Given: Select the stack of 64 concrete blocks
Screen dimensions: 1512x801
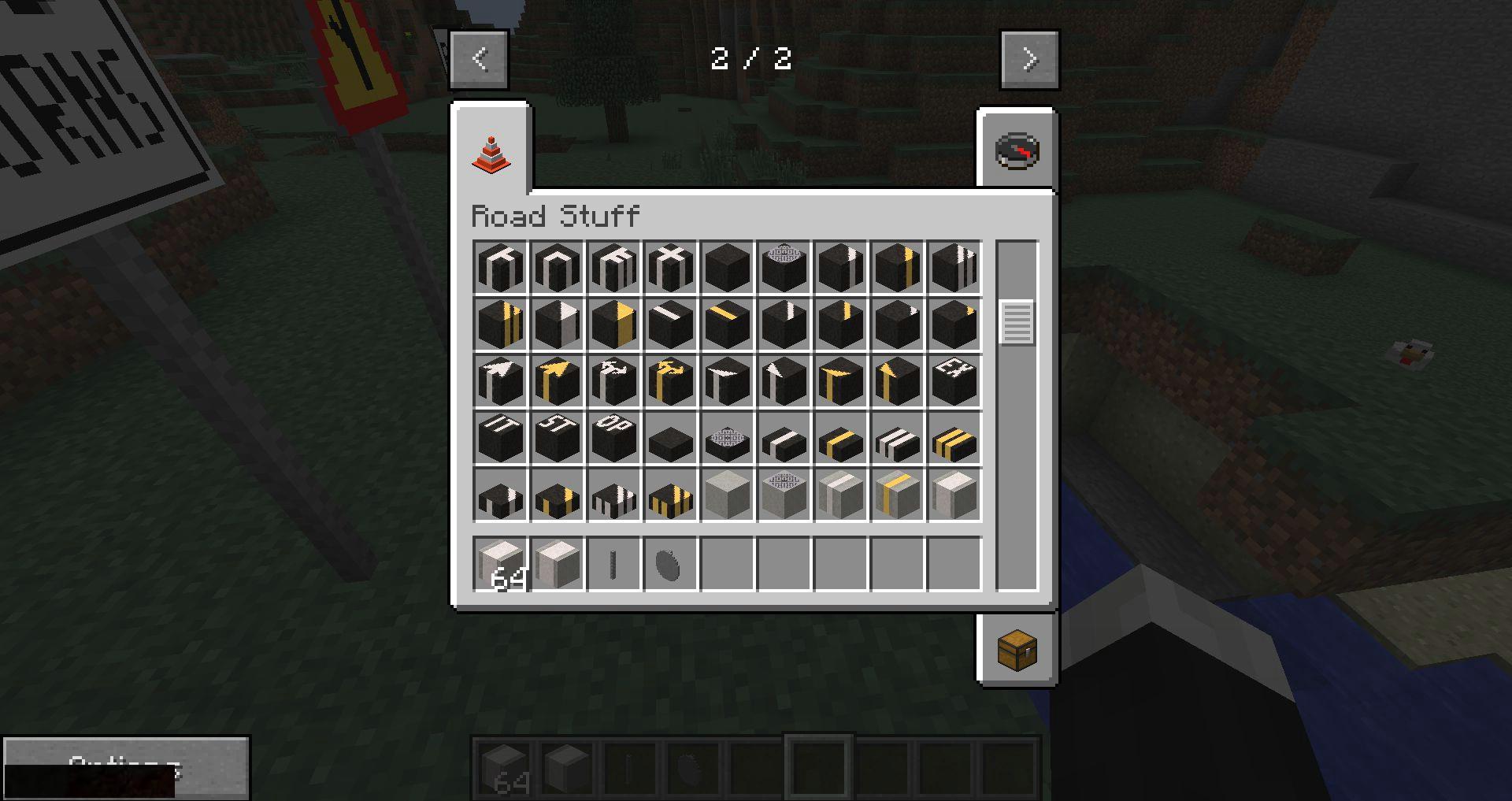Looking at the screenshot, I should point(500,564).
